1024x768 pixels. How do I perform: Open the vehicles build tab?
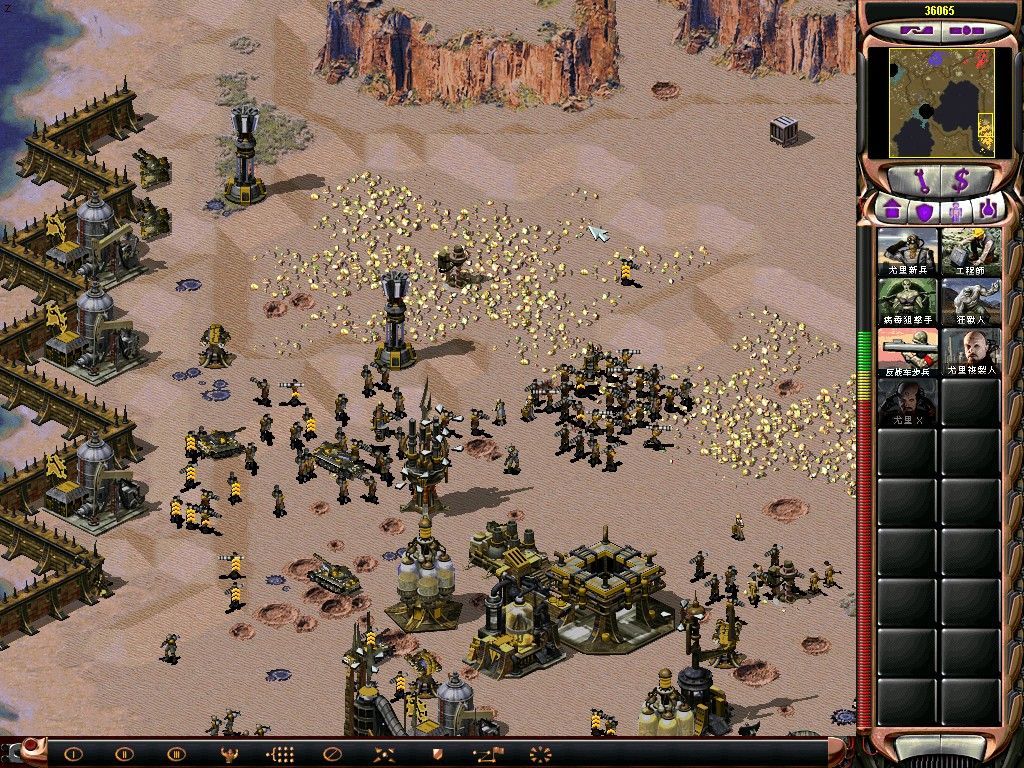(988, 210)
